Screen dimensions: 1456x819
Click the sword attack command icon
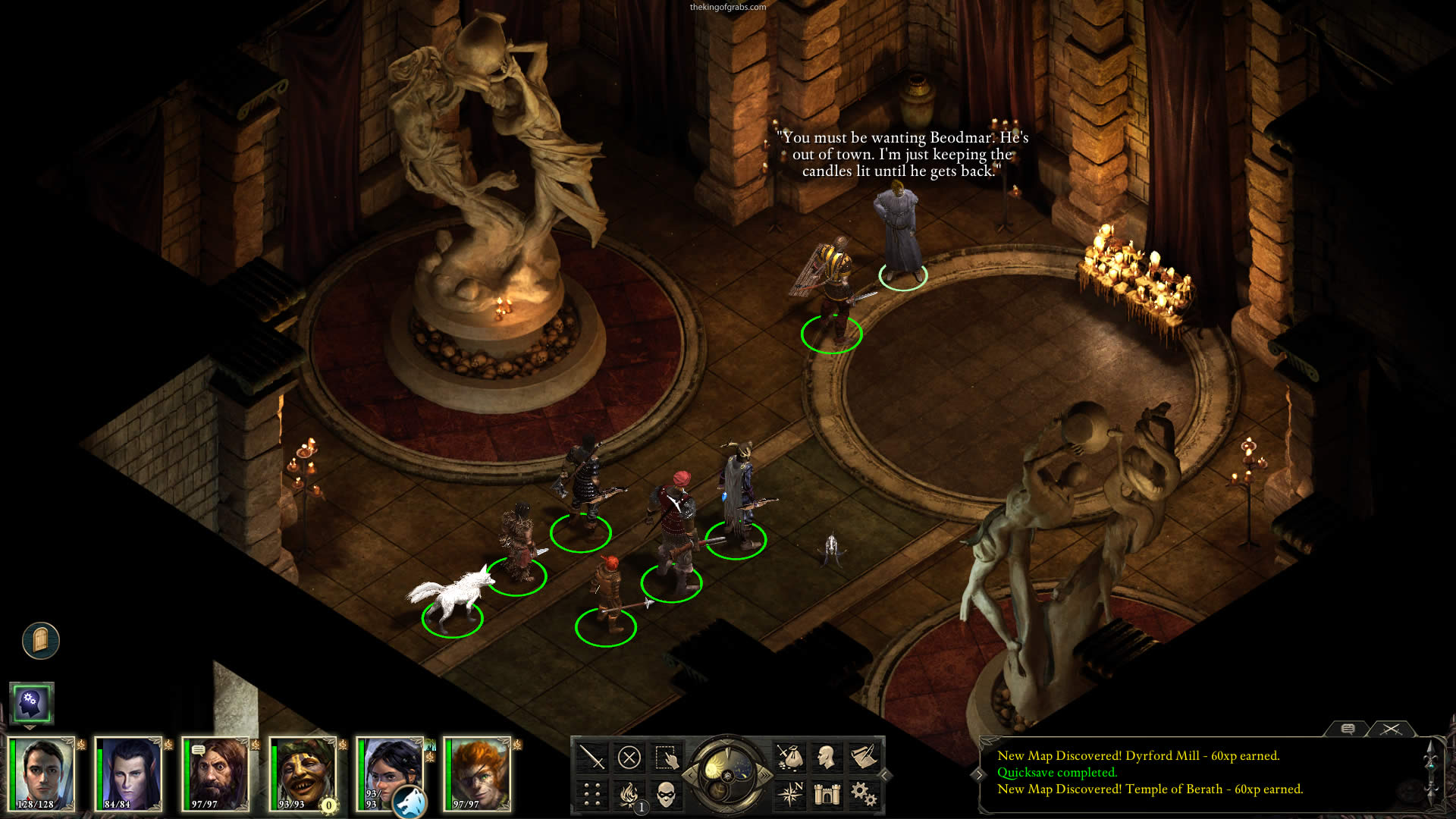coord(592,757)
